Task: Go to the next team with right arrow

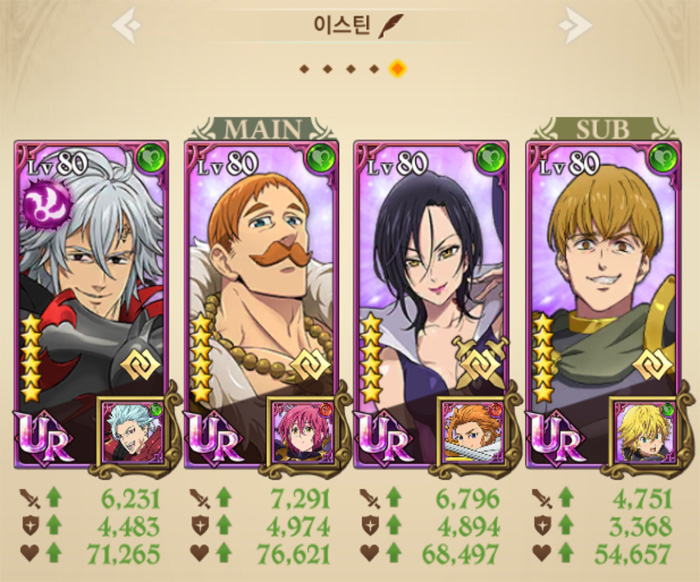Action: pyautogui.click(x=574, y=25)
